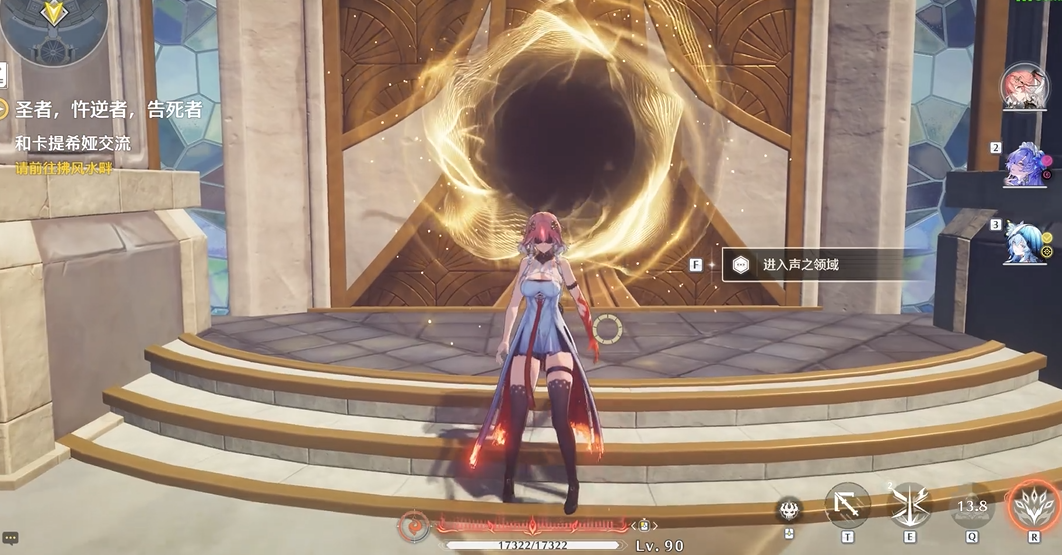Unleash the glowing red resonance liberation
The width and height of the screenshot is (1062, 555).
tap(1033, 505)
